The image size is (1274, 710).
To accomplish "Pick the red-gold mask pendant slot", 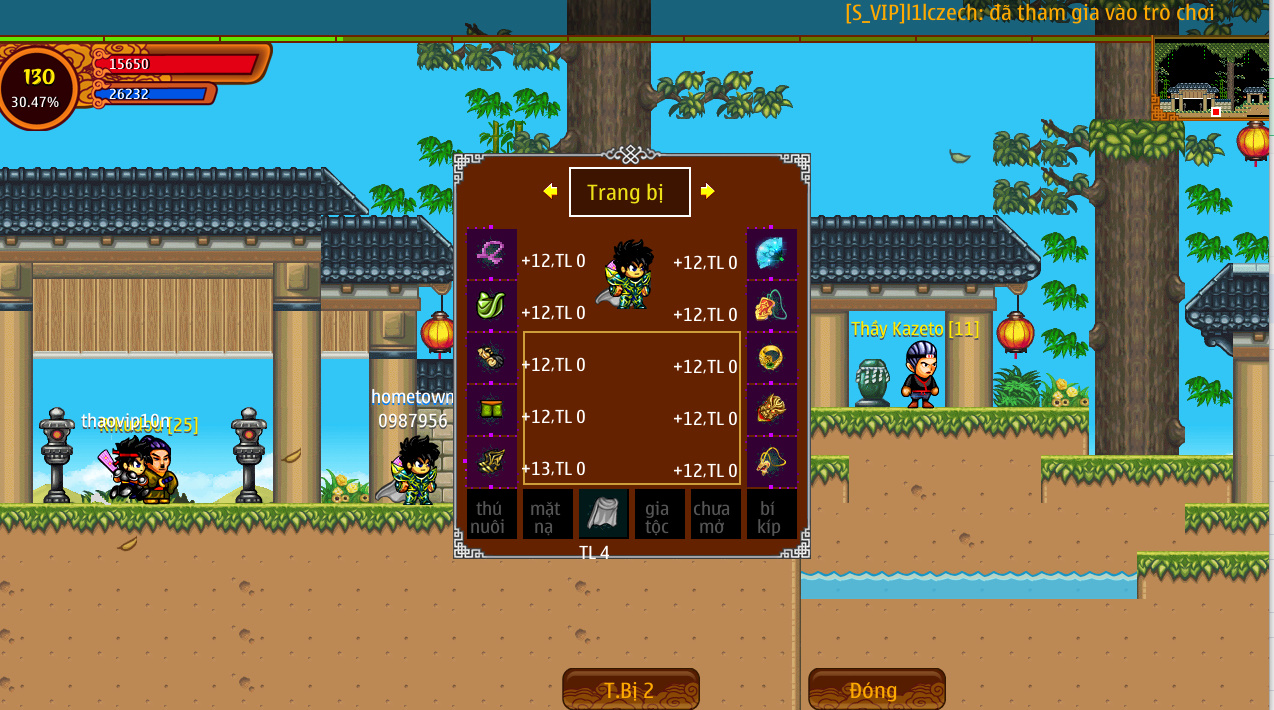I will pos(772,410).
